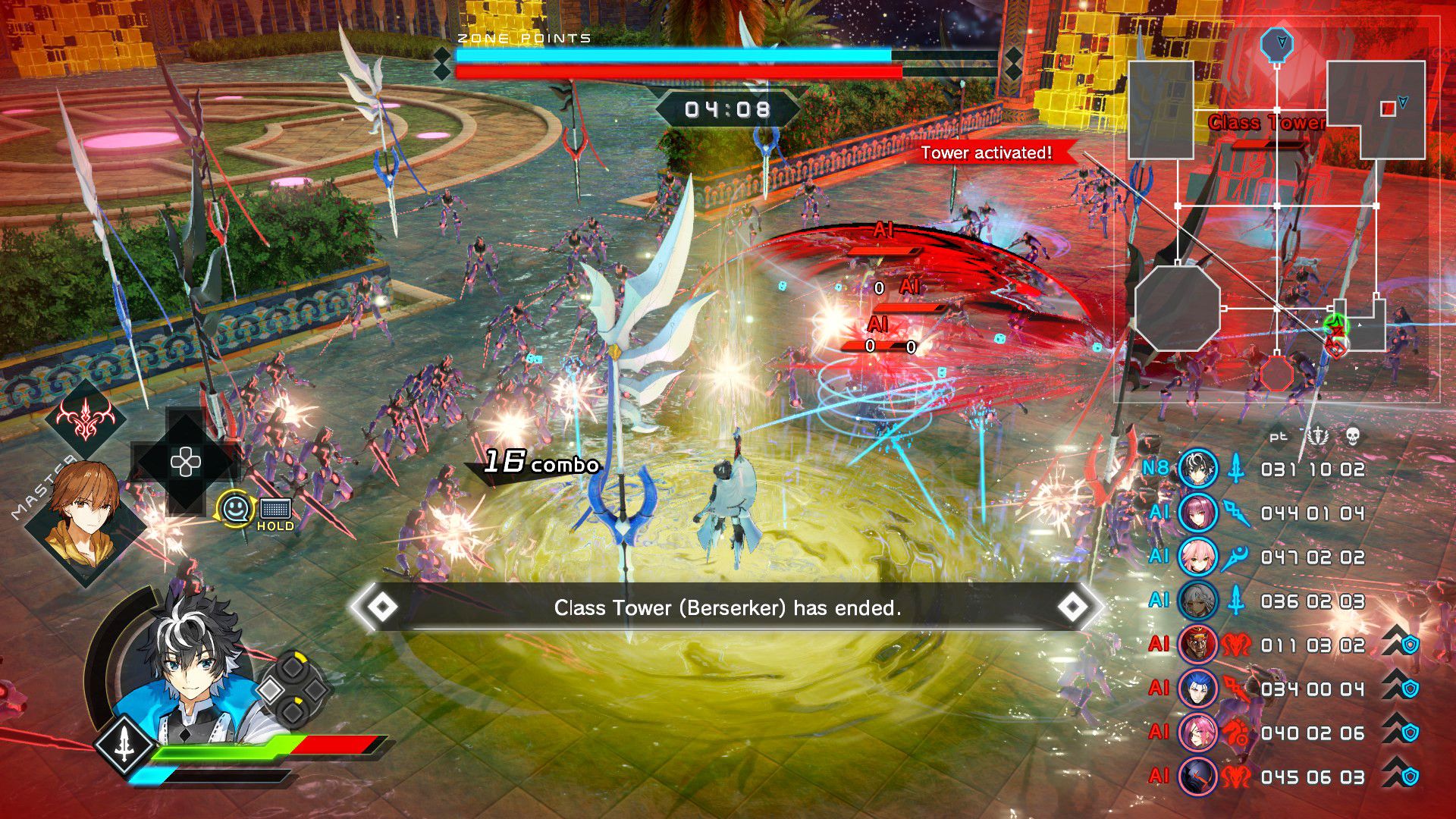Click the right arrow diamond on the message banner

(1073, 607)
